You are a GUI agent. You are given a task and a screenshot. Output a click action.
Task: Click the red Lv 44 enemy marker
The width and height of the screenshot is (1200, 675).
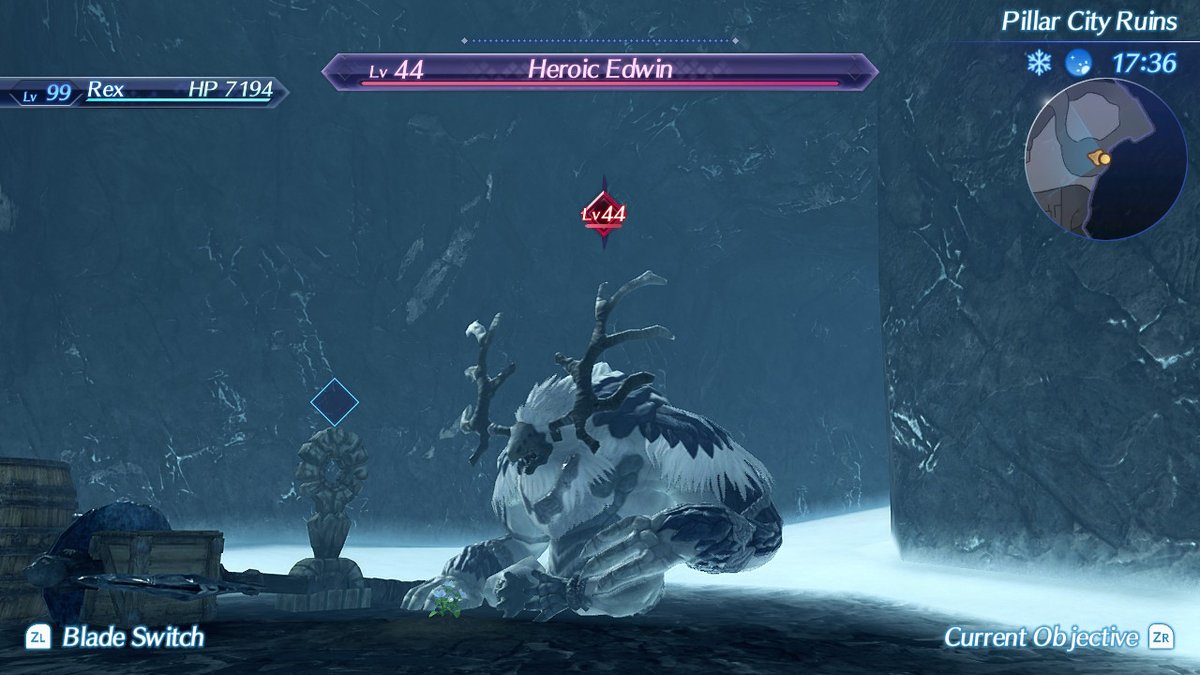coord(603,214)
